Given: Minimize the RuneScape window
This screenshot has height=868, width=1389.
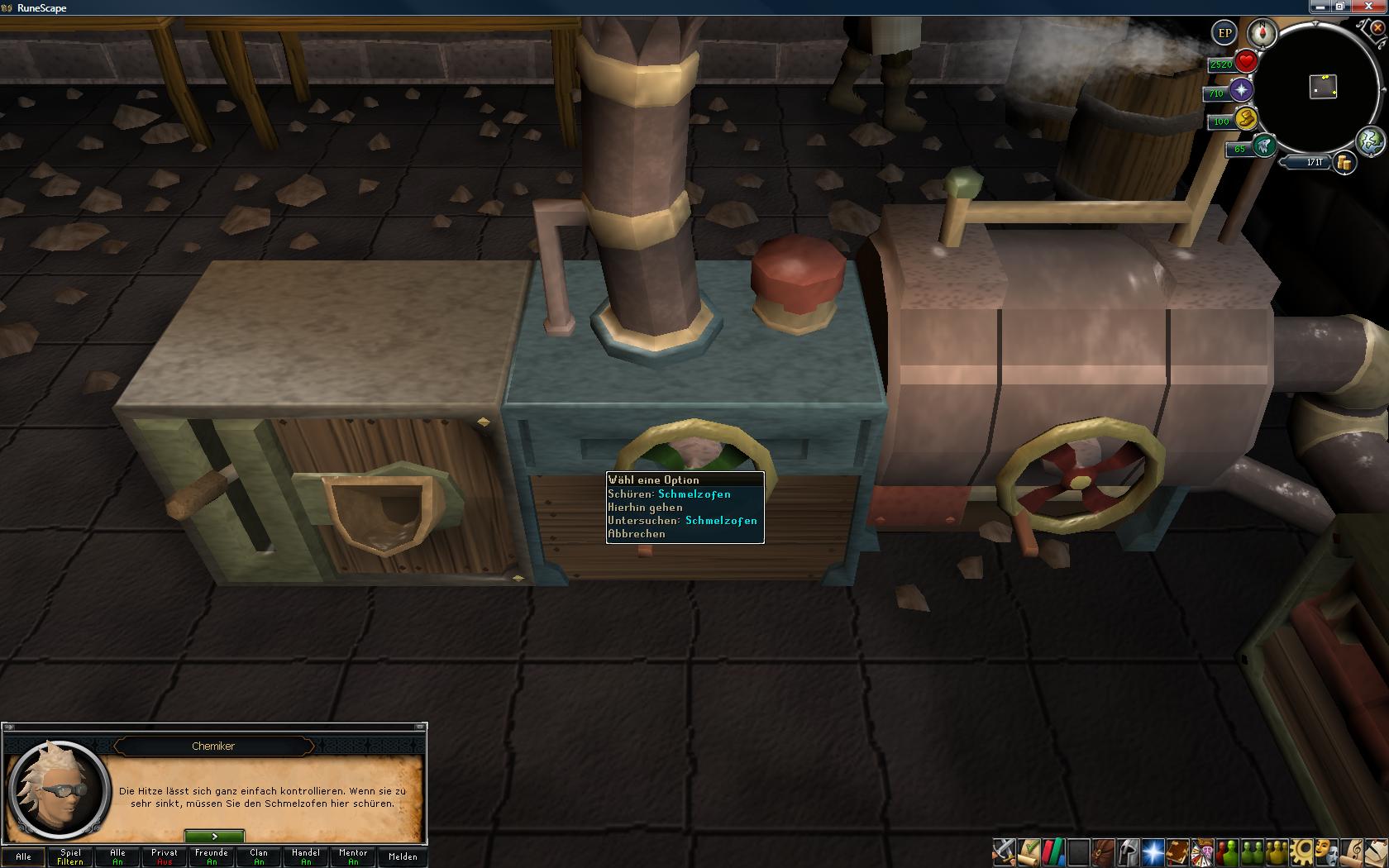Looking at the screenshot, I should [1320, 7].
